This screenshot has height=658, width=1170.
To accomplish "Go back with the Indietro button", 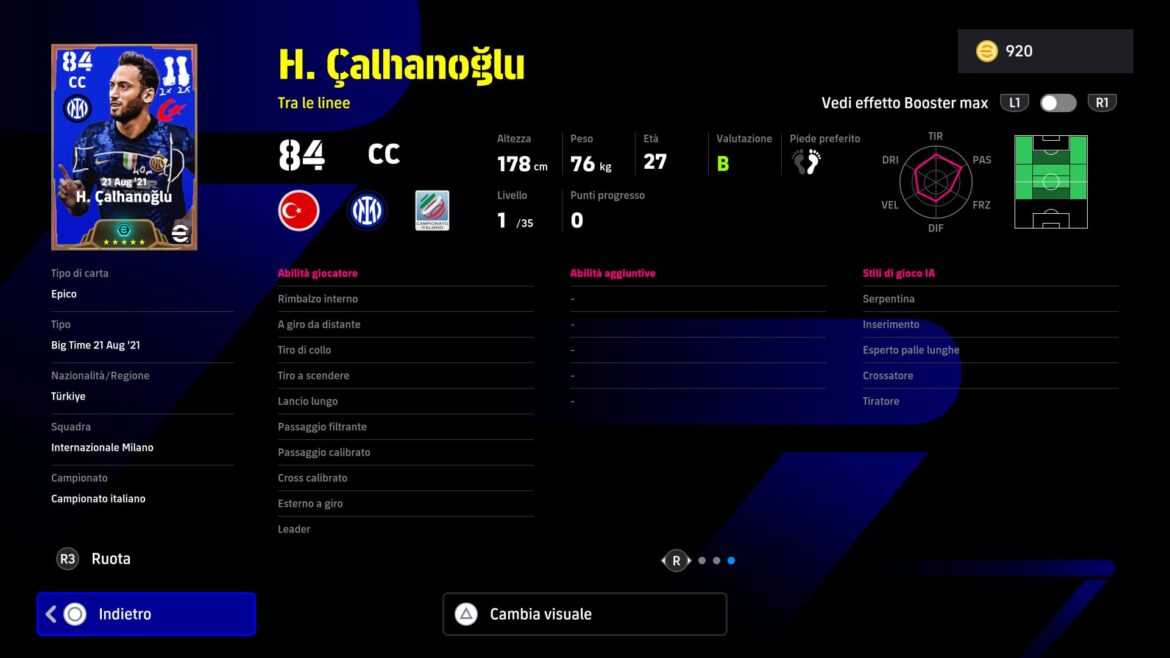I will [x=146, y=614].
